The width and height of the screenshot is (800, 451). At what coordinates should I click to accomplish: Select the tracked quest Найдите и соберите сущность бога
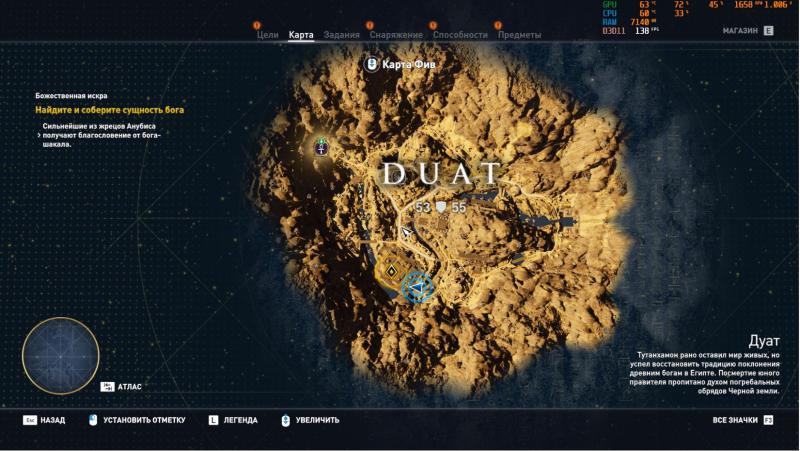[110, 109]
